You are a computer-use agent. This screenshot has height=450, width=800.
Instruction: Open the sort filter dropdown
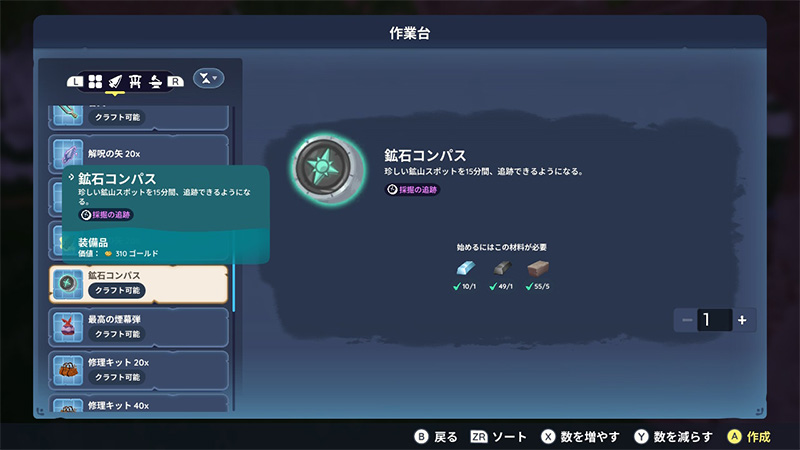(209, 78)
